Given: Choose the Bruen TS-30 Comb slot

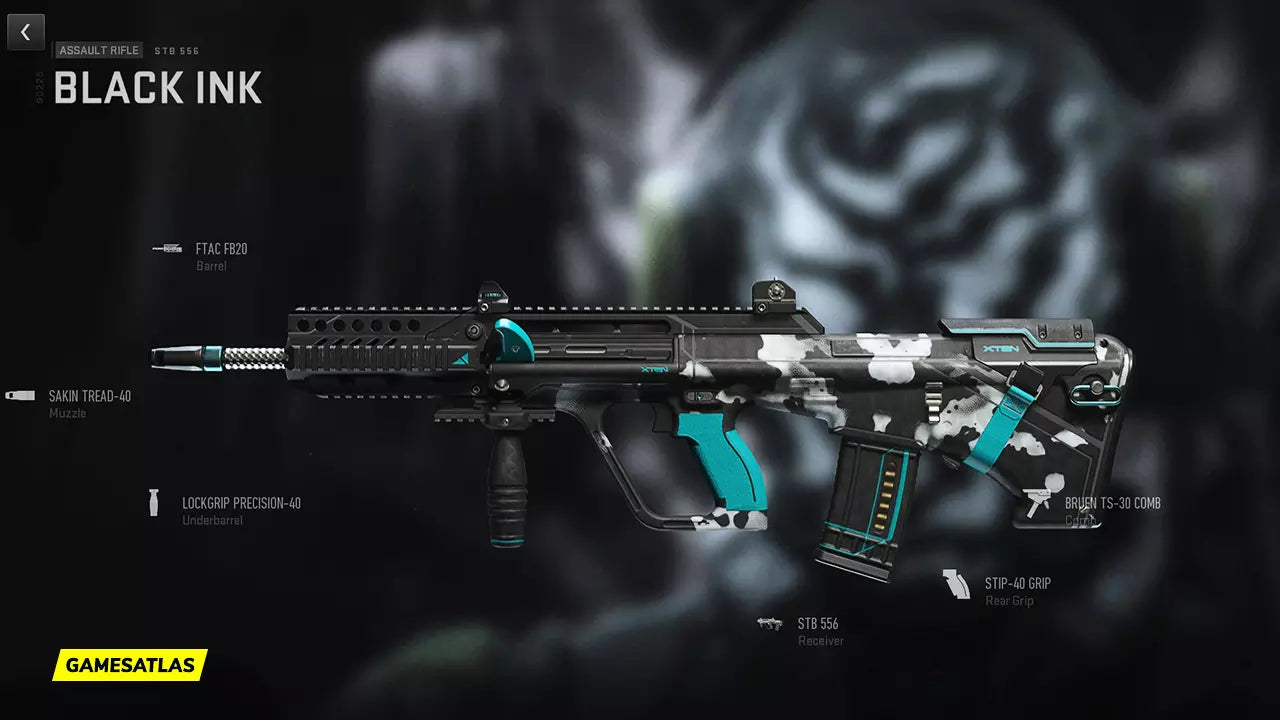Looking at the screenshot, I should (1111, 504).
